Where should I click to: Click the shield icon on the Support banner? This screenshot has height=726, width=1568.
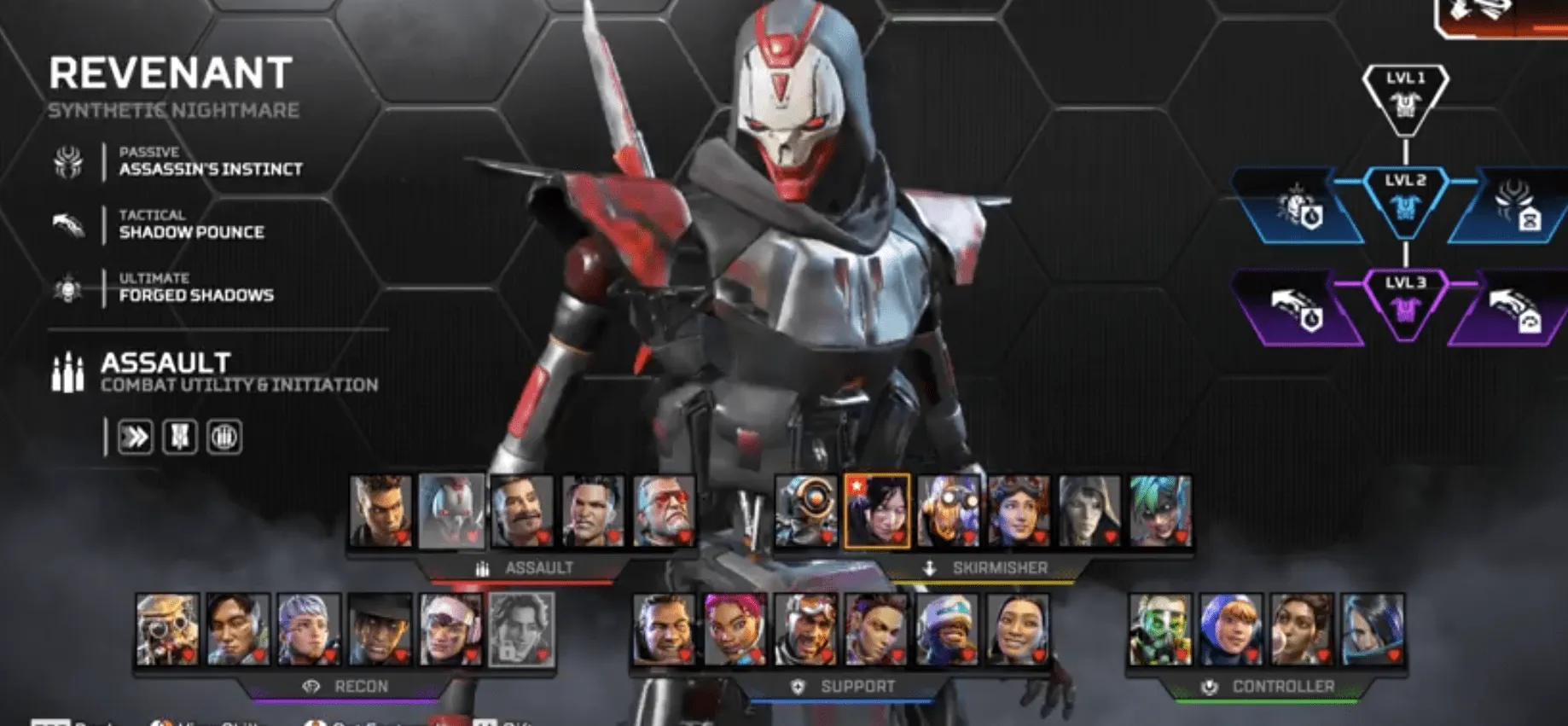click(797, 685)
